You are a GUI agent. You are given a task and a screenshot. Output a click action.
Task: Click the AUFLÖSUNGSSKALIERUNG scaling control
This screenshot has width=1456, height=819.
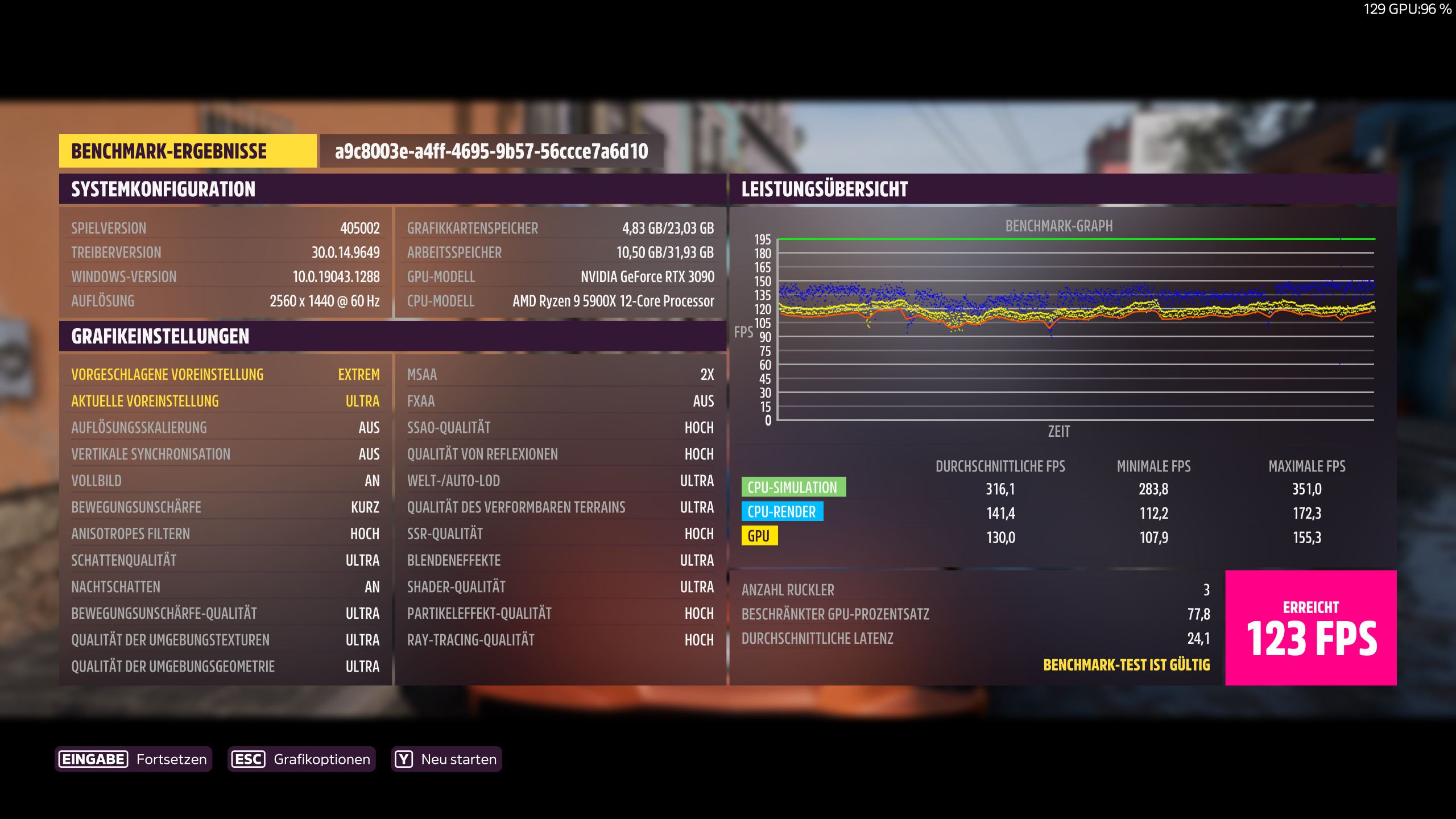(x=225, y=427)
